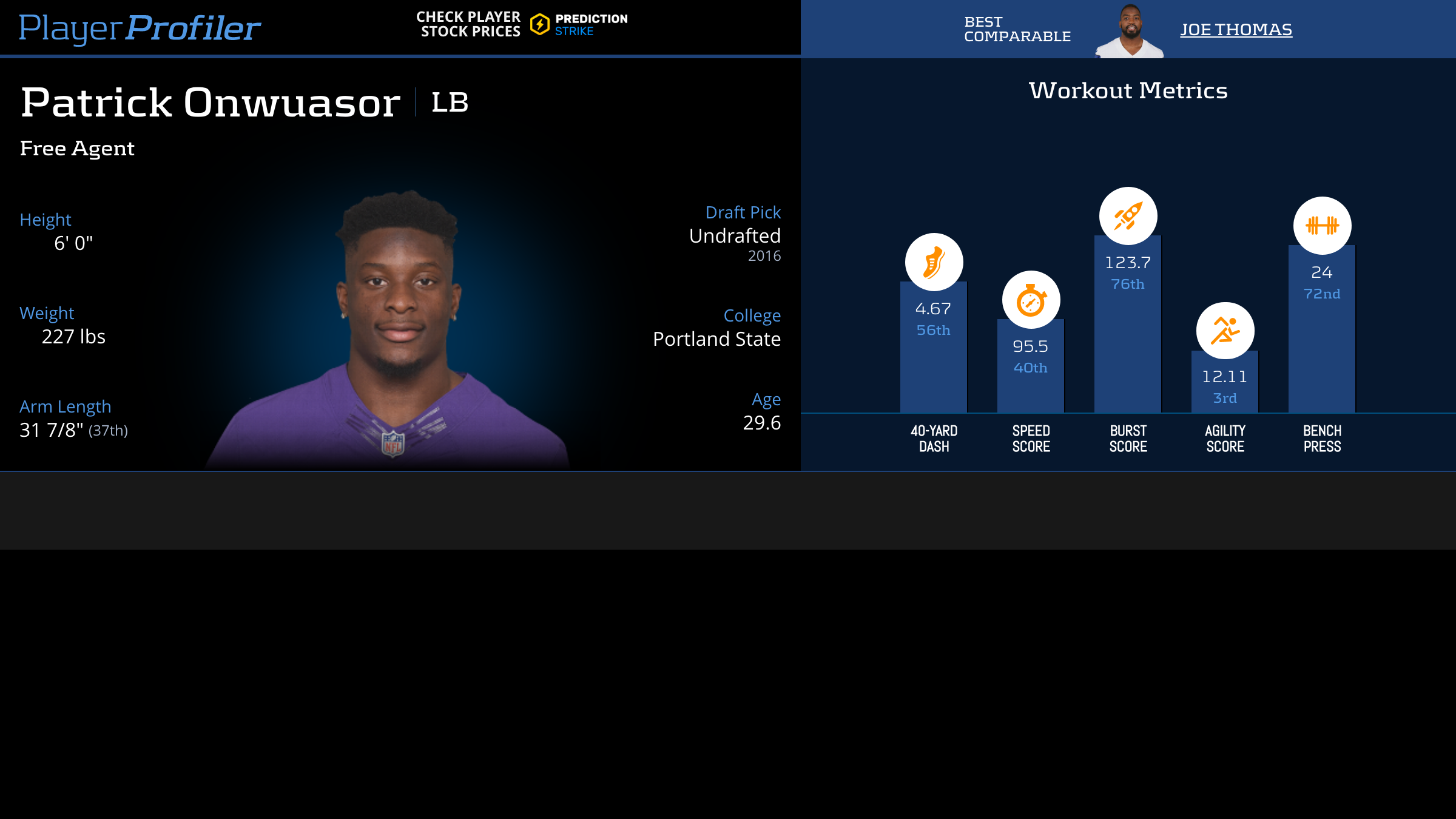
Task: Click Joe Thomas's headshot thumbnail
Action: pos(1130,32)
